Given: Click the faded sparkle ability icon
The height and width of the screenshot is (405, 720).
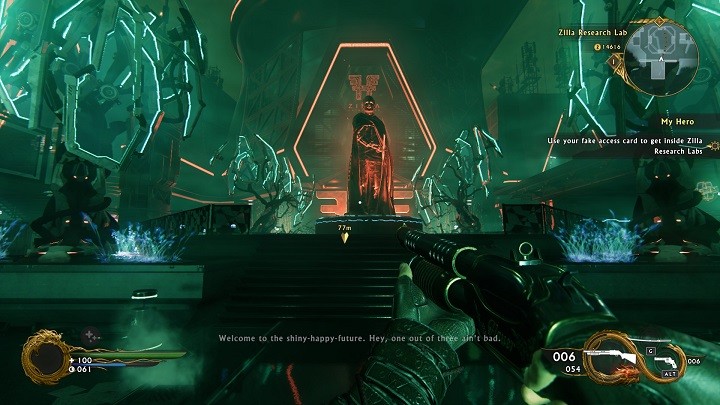Looking at the screenshot, I should tap(89, 335).
